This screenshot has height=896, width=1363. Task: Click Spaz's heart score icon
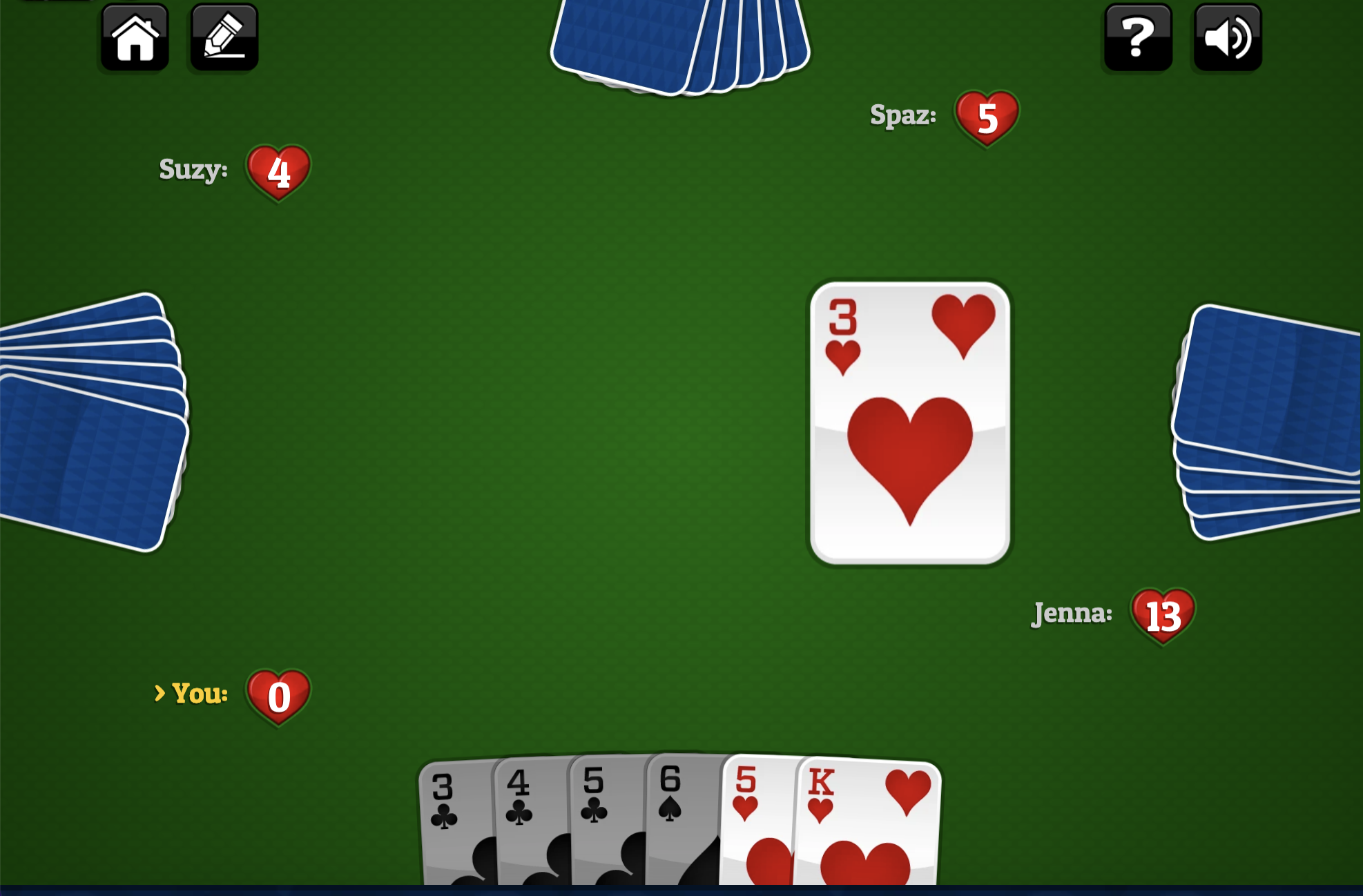click(x=987, y=117)
